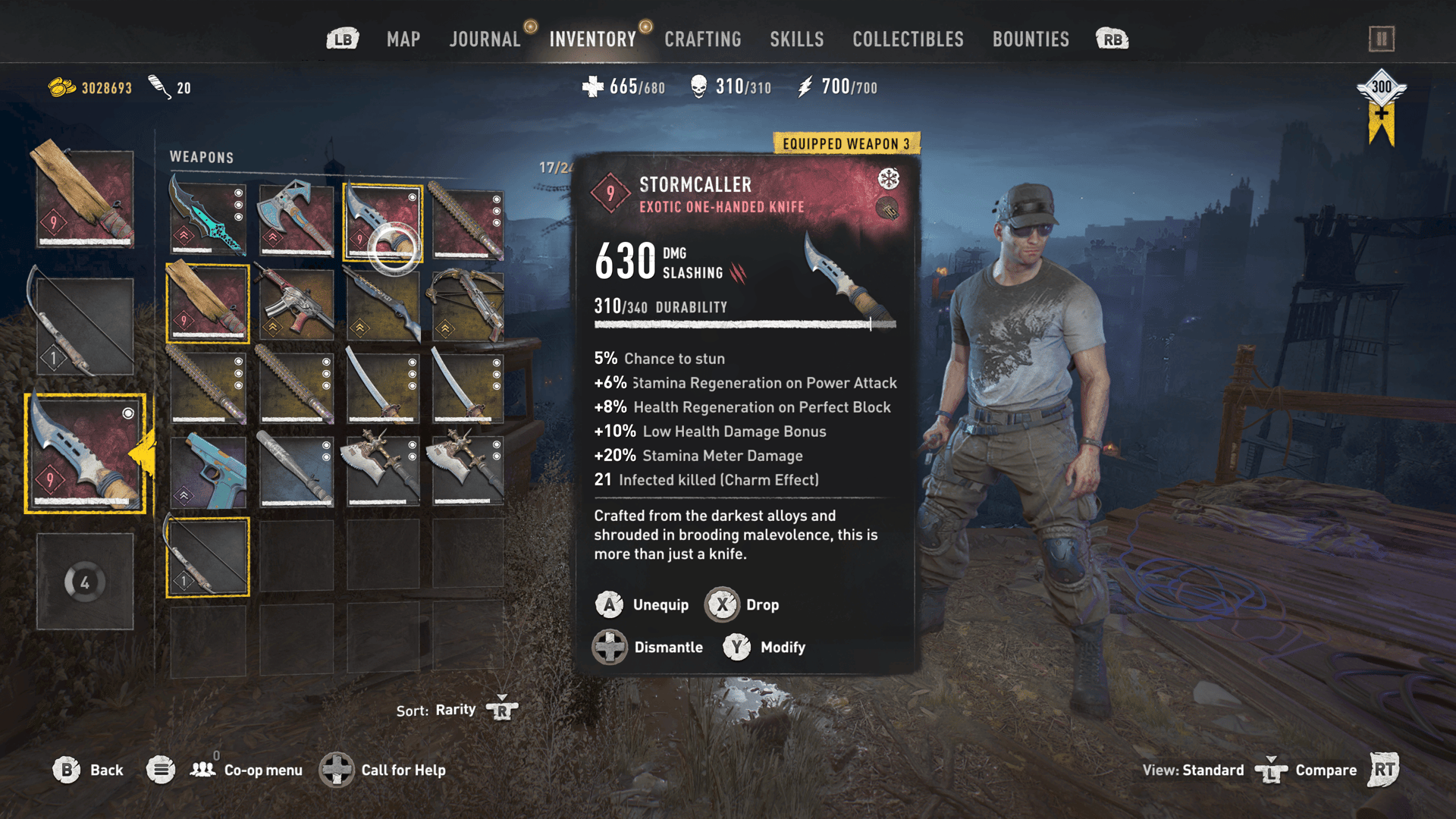Show the Collectibles tab
Screen dimensions: 1456x819
coord(908,39)
